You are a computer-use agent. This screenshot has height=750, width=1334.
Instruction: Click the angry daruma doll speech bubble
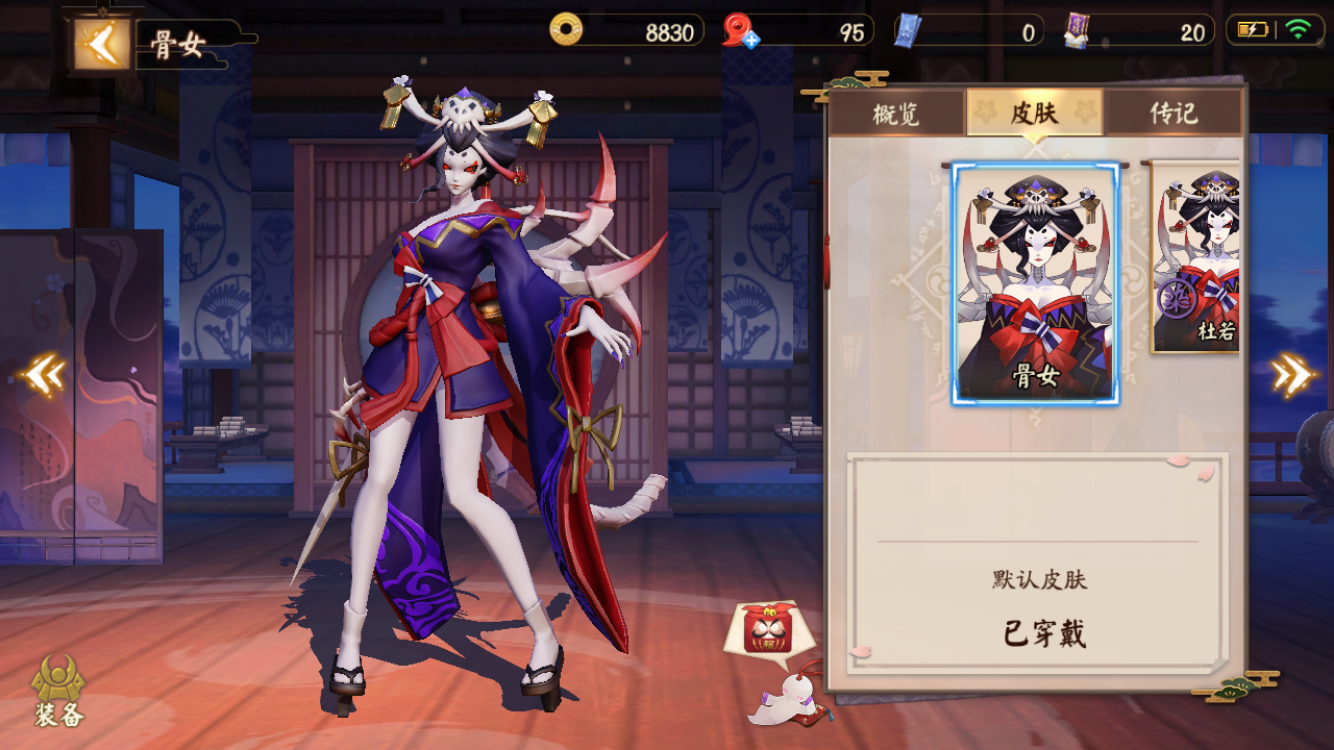tap(768, 627)
